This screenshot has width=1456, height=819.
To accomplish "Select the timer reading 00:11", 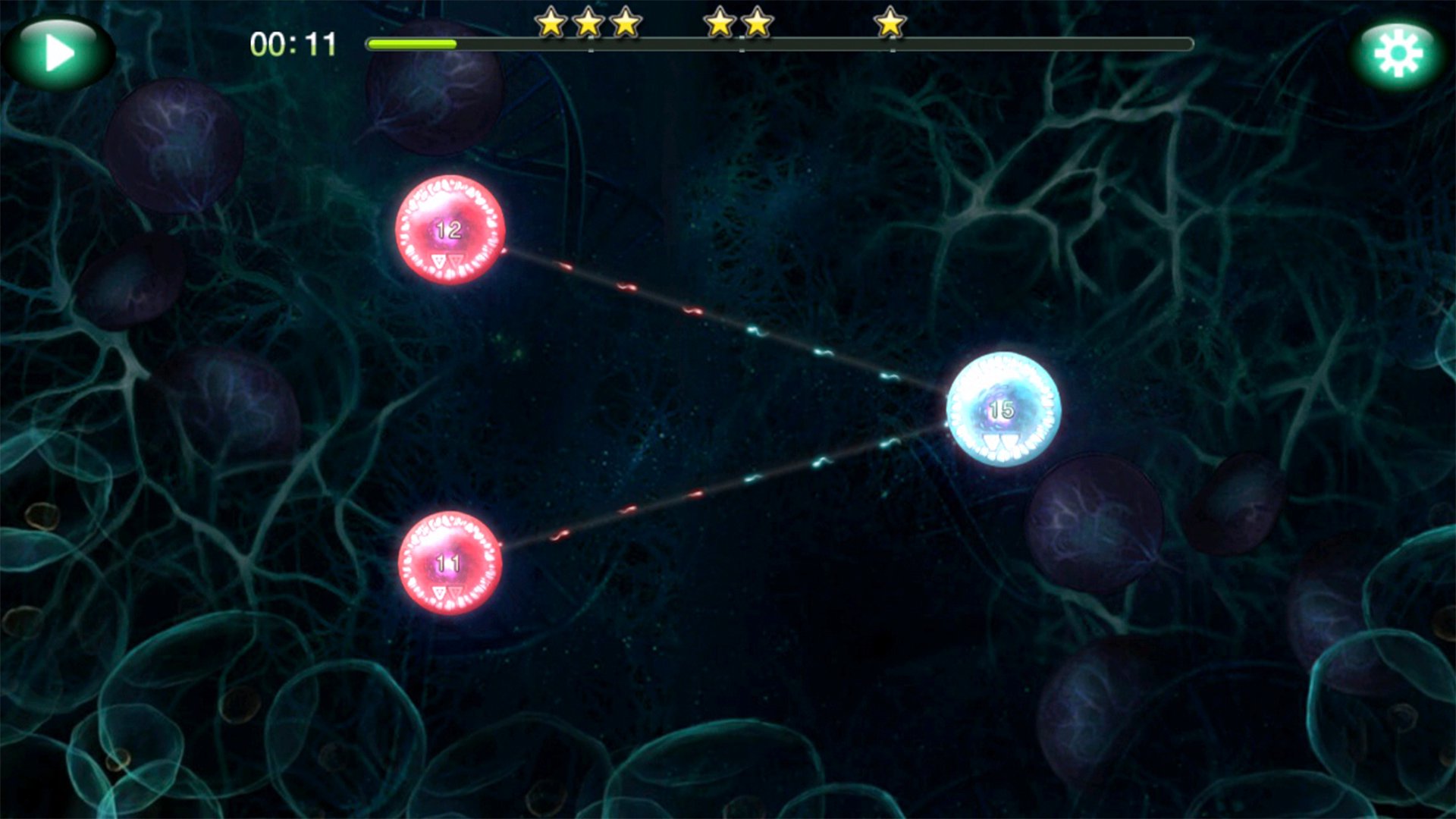I will point(292,45).
